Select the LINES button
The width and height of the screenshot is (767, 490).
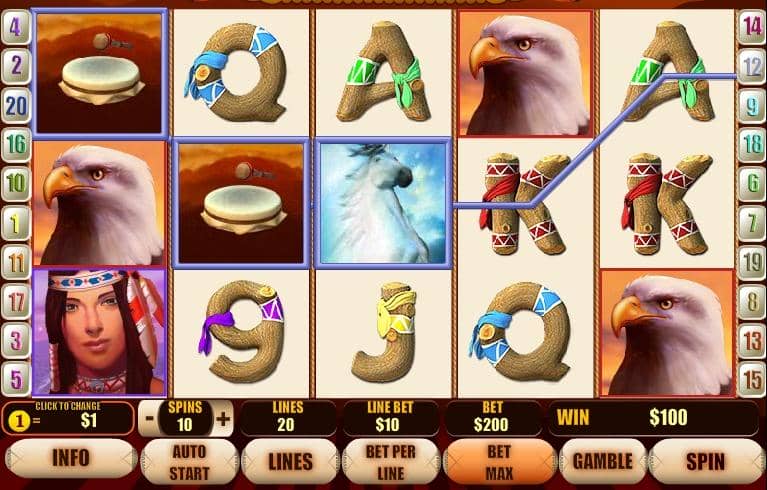(x=289, y=461)
